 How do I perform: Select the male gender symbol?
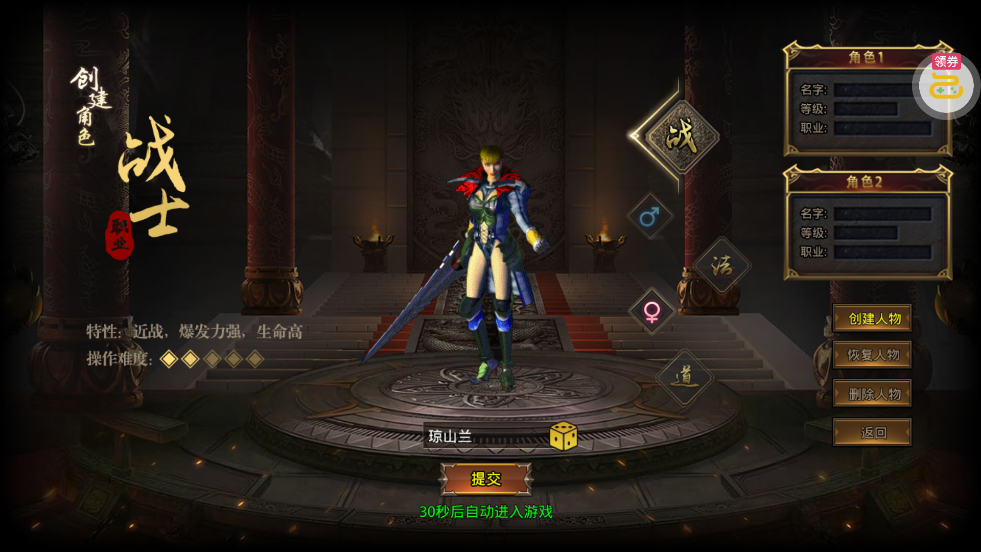pyautogui.click(x=650, y=216)
